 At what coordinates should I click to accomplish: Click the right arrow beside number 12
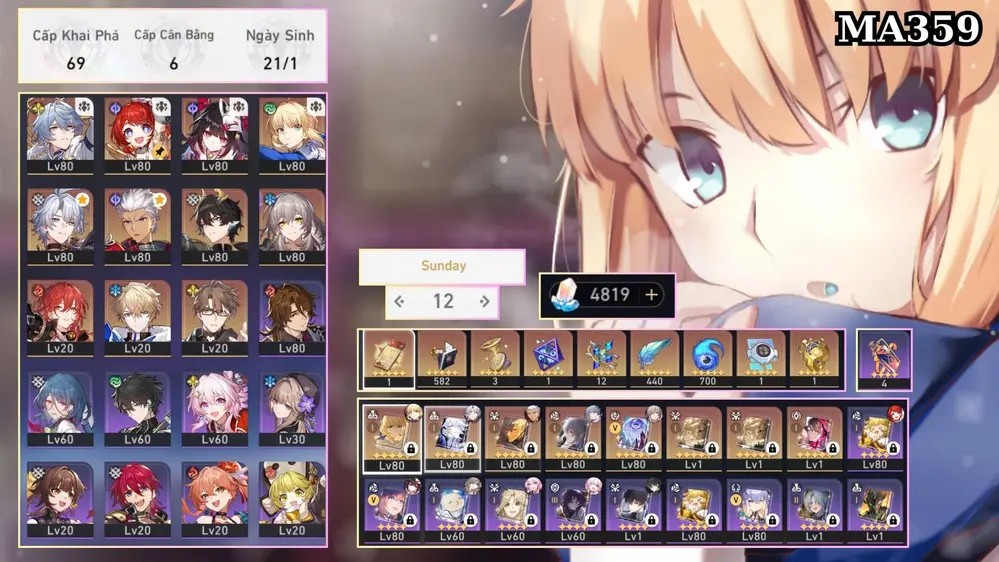click(x=485, y=301)
